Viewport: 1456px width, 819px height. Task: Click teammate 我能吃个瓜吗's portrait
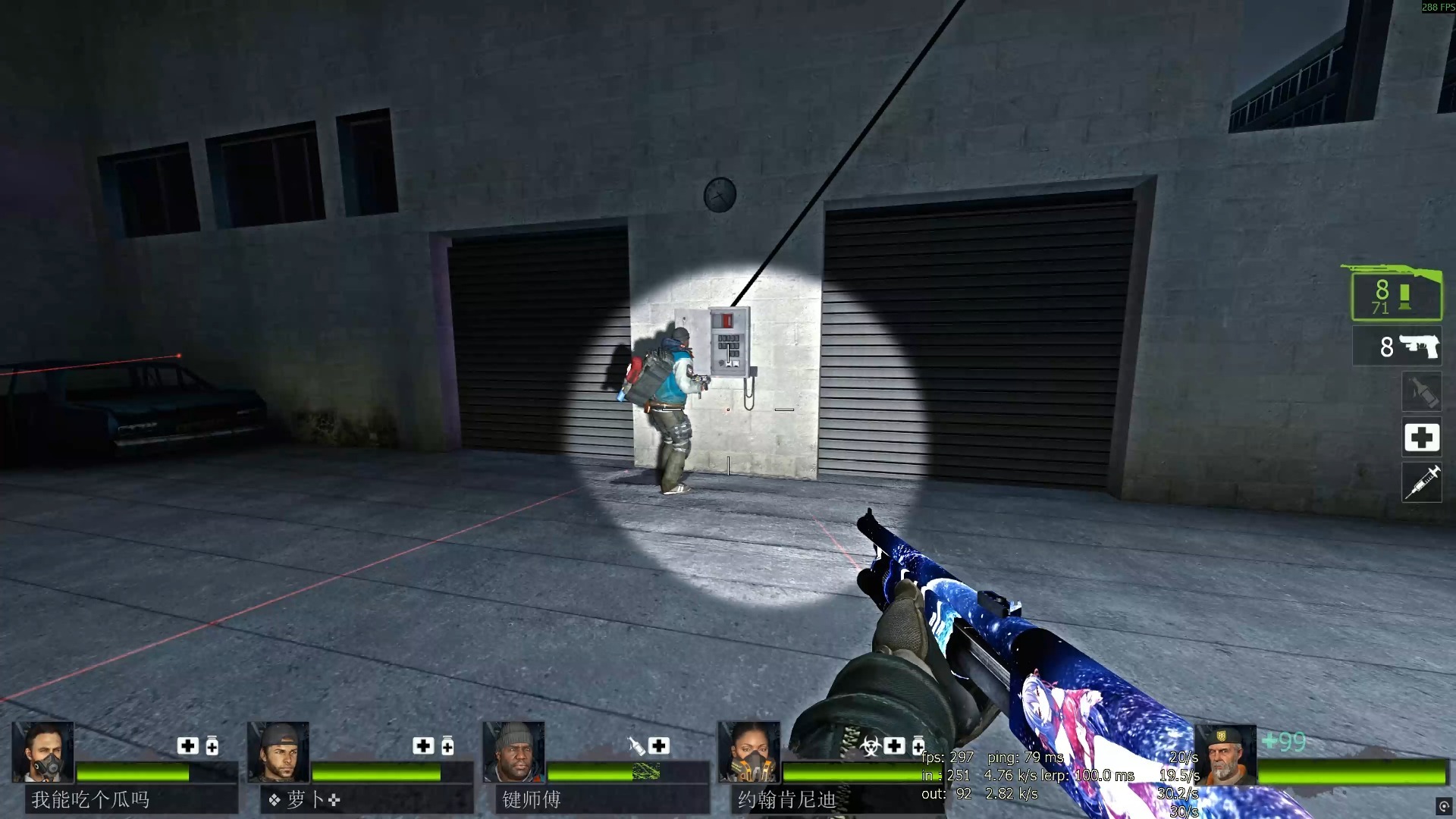pos(43,752)
